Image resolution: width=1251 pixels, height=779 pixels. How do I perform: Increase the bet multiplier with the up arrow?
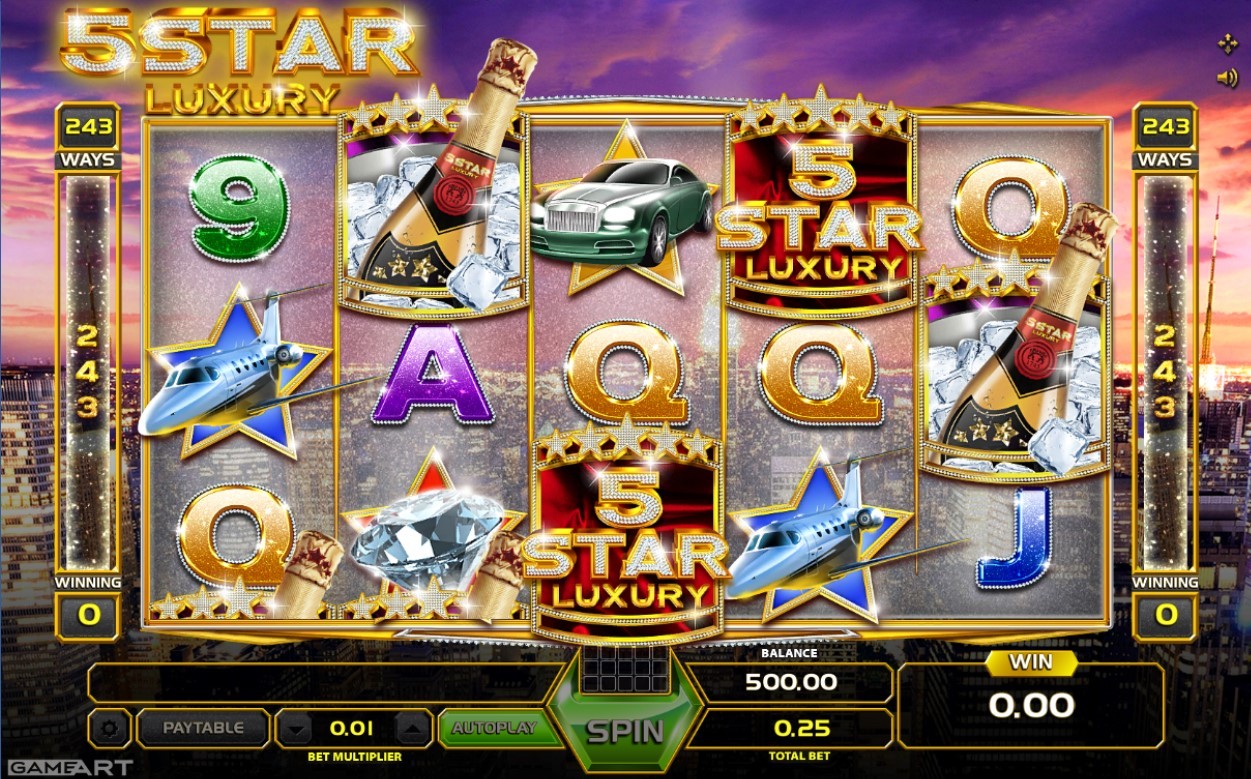pos(414,729)
